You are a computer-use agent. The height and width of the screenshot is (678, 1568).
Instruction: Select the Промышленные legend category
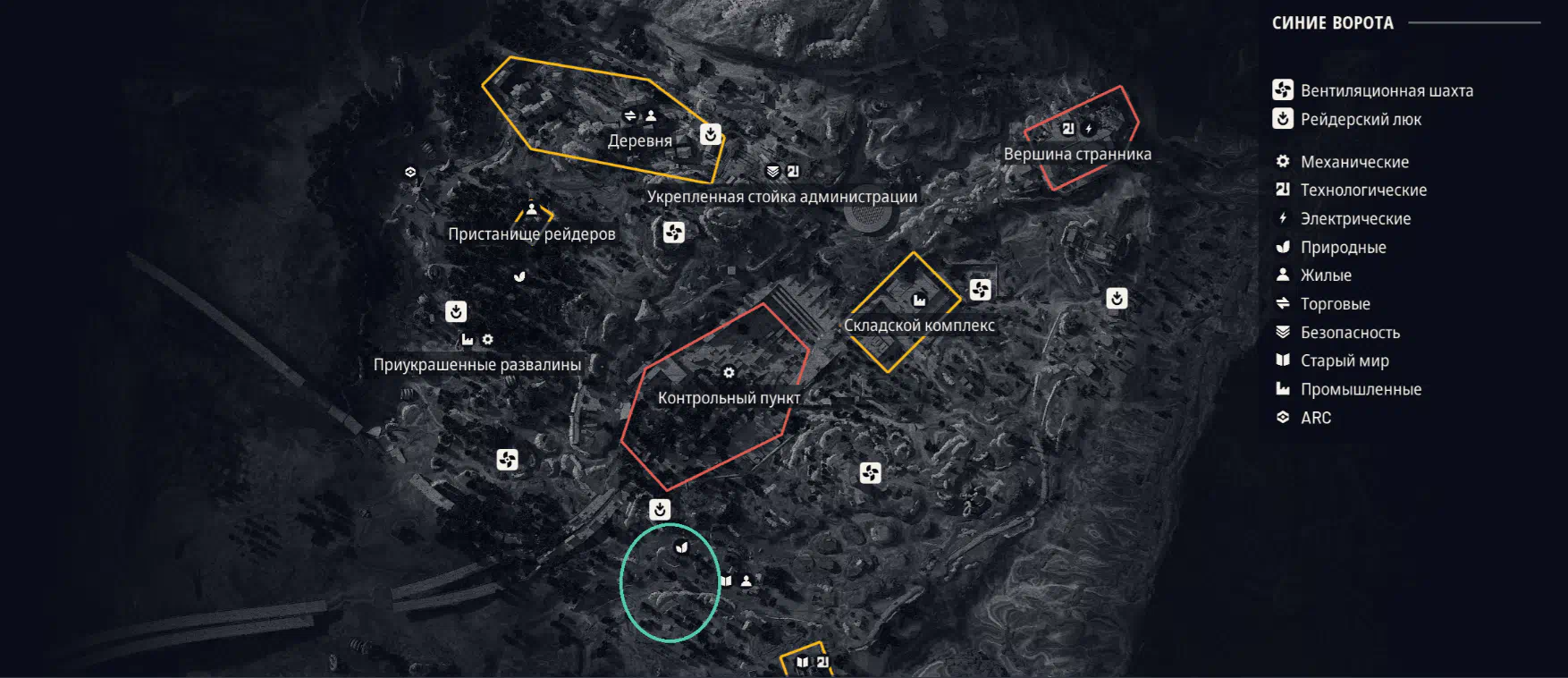coord(1360,389)
